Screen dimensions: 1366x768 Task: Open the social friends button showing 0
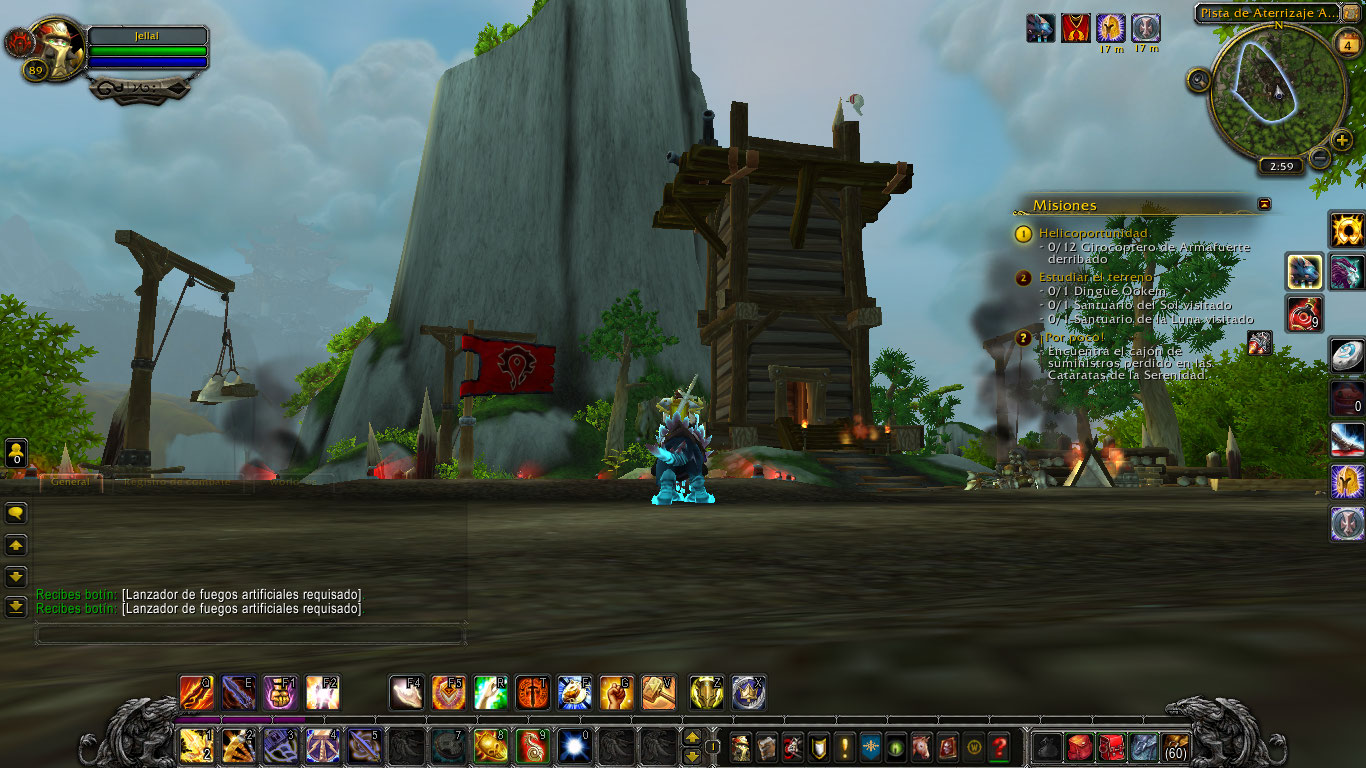[x=16, y=453]
